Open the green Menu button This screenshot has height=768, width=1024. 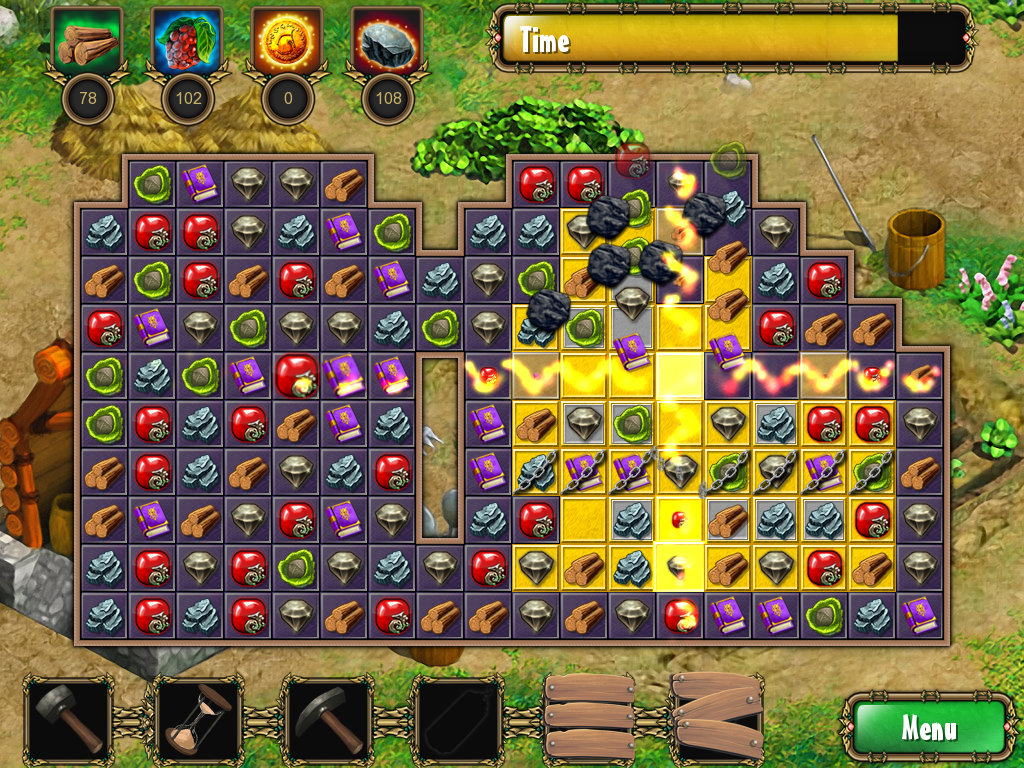(927, 727)
